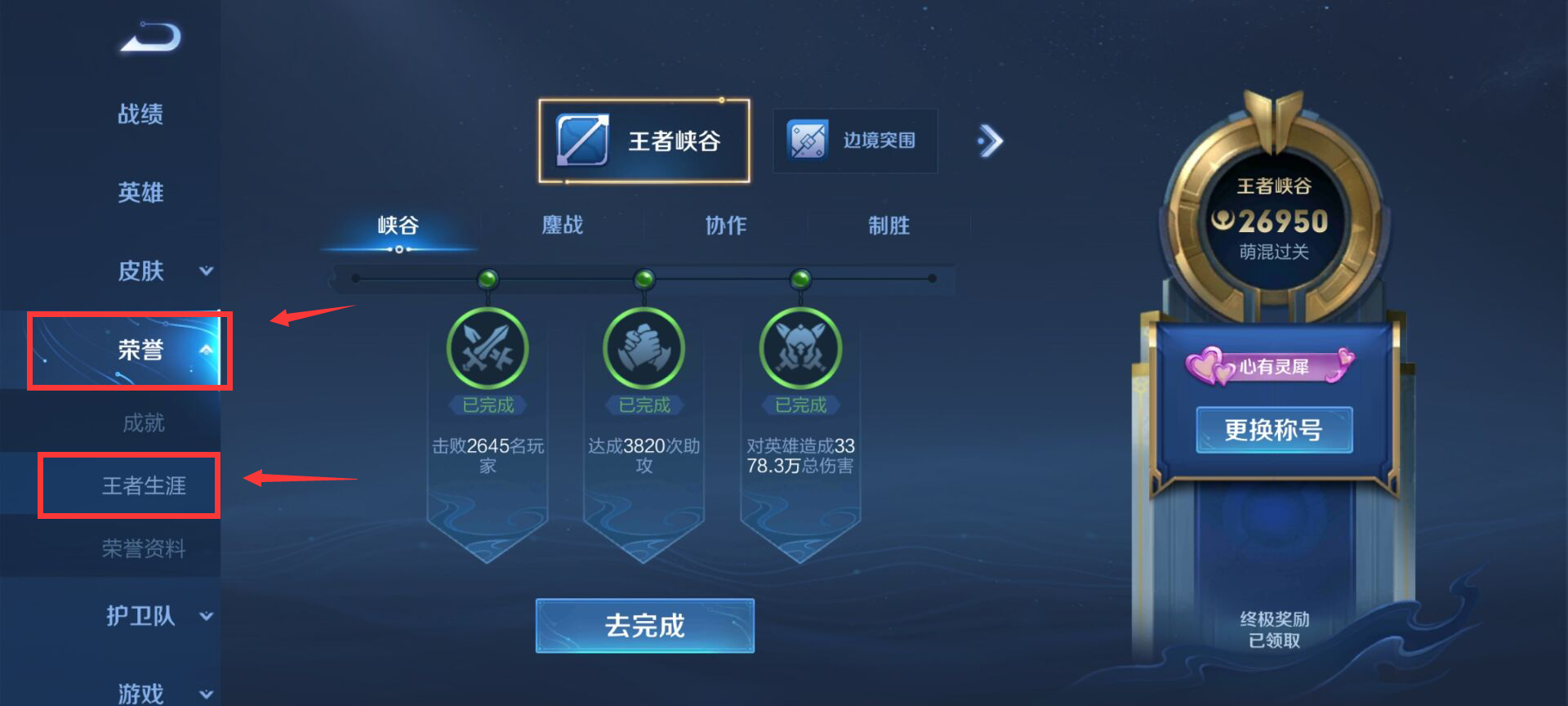1568x706 pixels.
Task: Click the third green node on progress track
Action: coord(801,279)
